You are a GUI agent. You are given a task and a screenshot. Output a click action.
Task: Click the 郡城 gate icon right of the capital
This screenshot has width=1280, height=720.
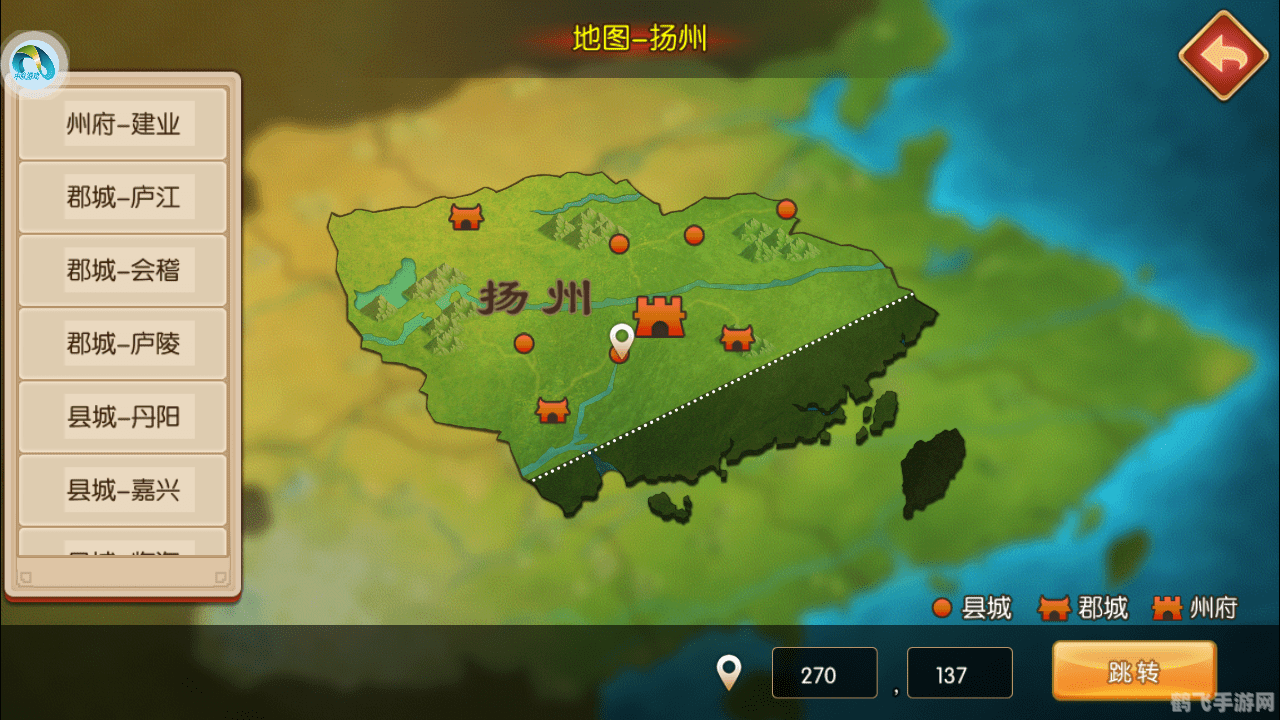737,339
